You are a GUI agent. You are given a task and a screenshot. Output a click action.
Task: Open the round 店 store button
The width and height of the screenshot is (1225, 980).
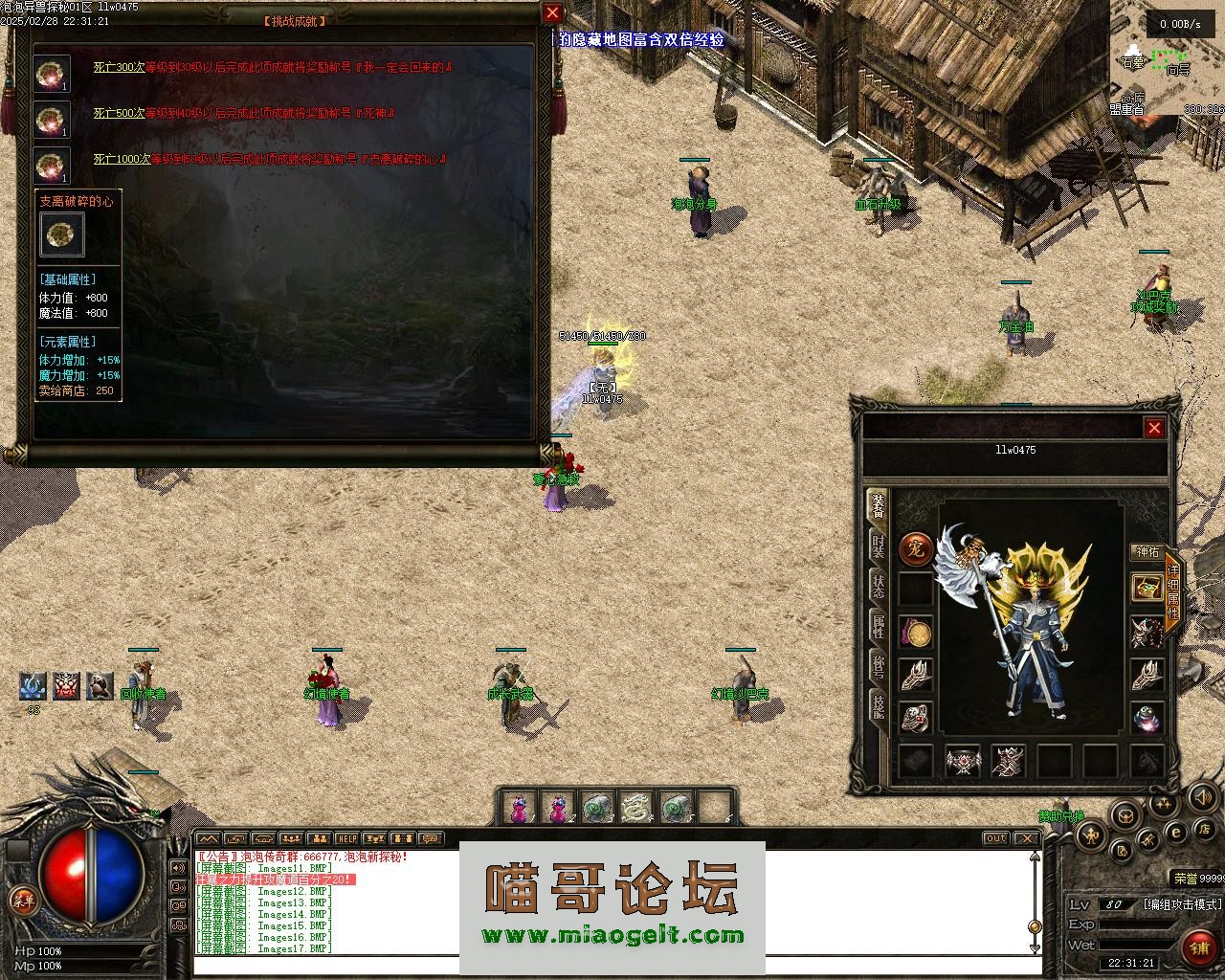[x=1207, y=828]
